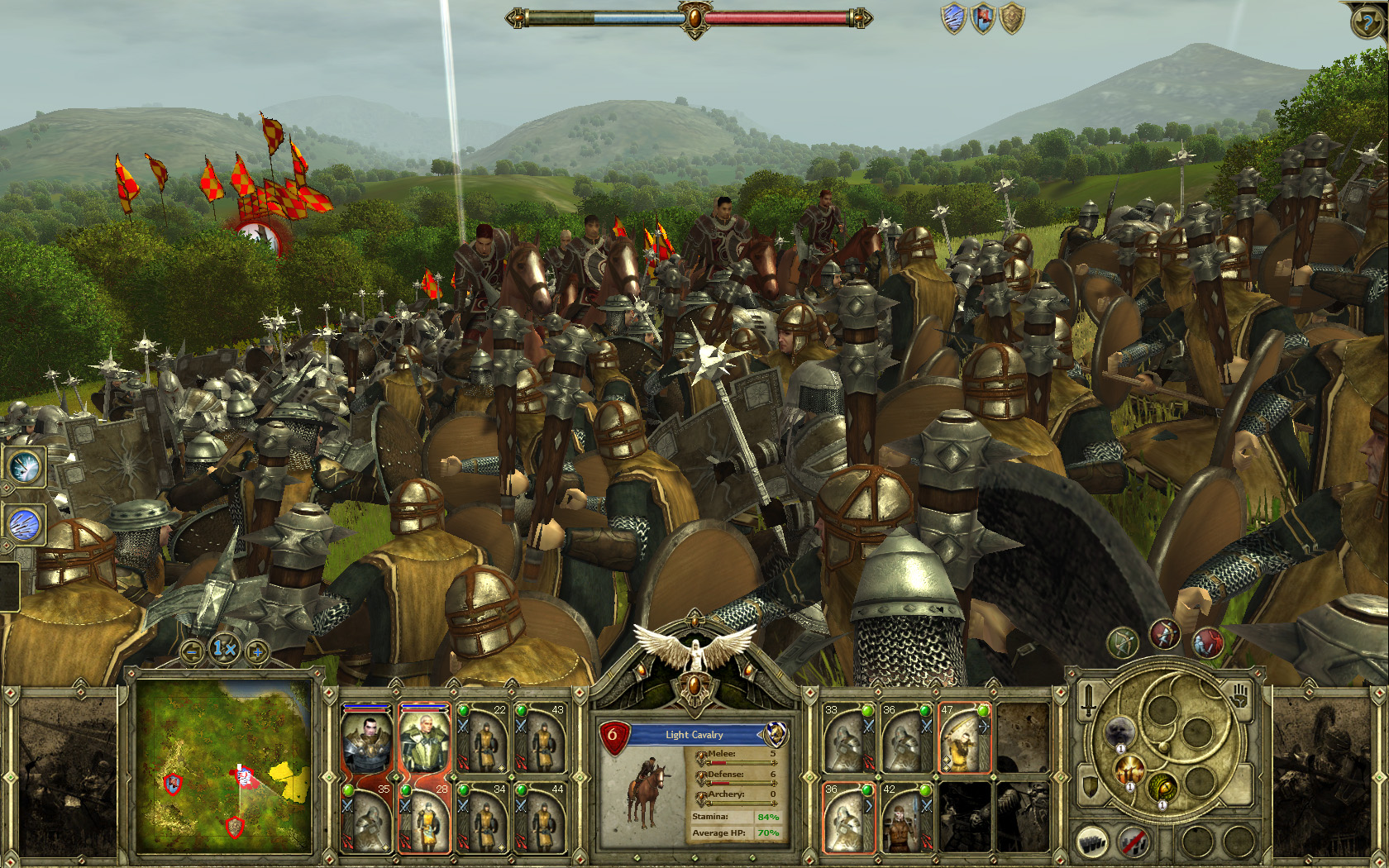1389x868 pixels.
Task: Activate the sword attack stance button
Action: tap(1089, 699)
